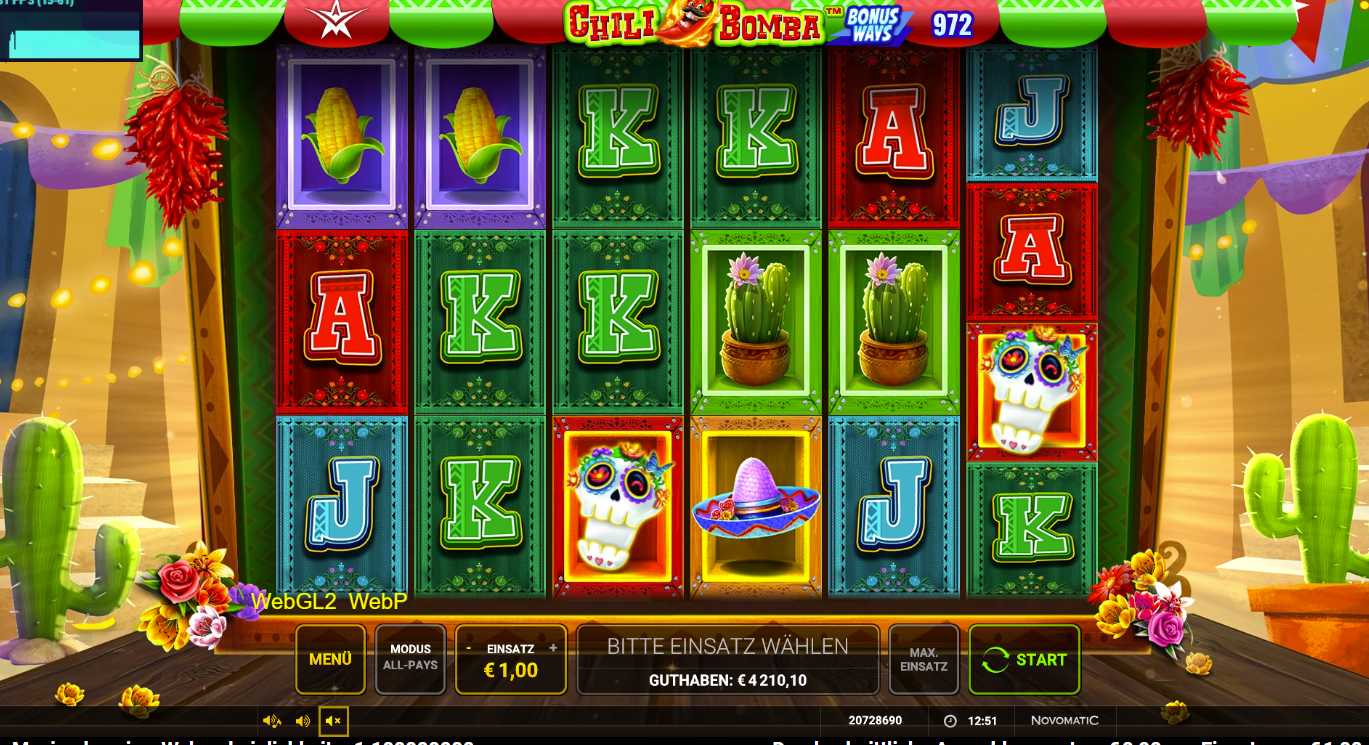Screen dimensions: 1369x745
Task: Click the sugar skull symbol on the rightmost reel
Action: tap(1030, 390)
